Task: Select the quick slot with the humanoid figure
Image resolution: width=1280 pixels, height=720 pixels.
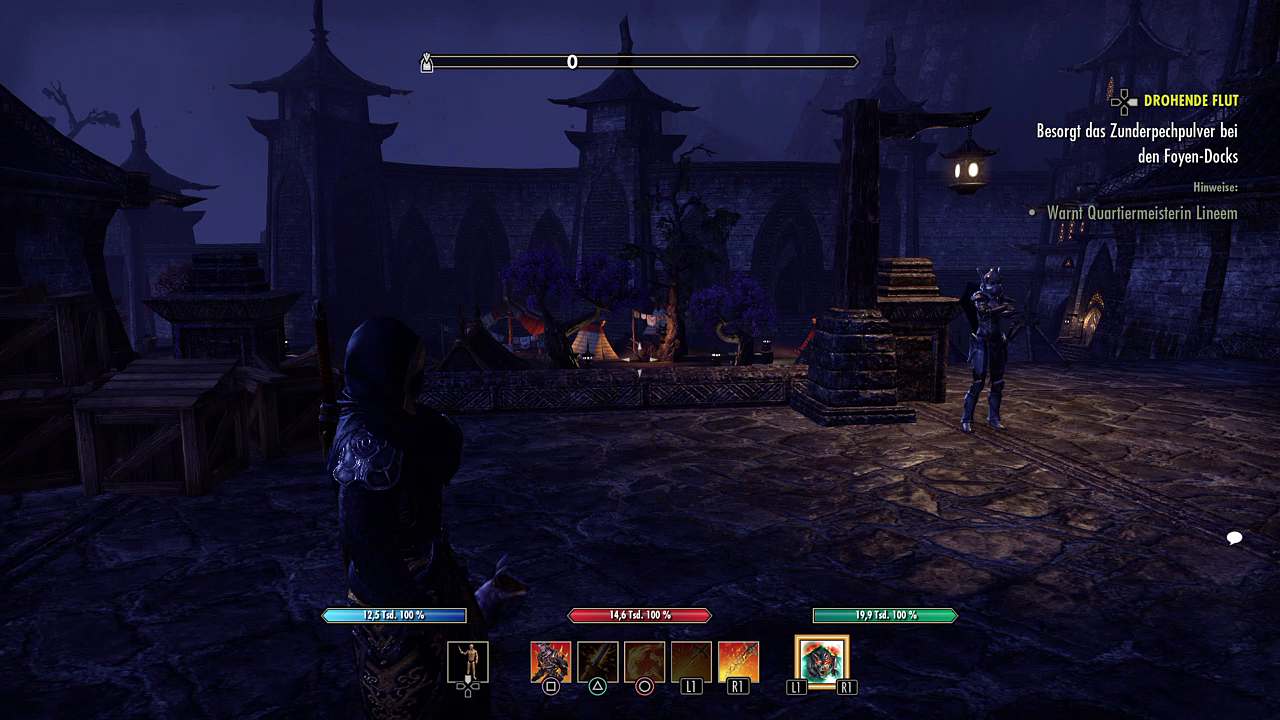Action: (468, 661)
